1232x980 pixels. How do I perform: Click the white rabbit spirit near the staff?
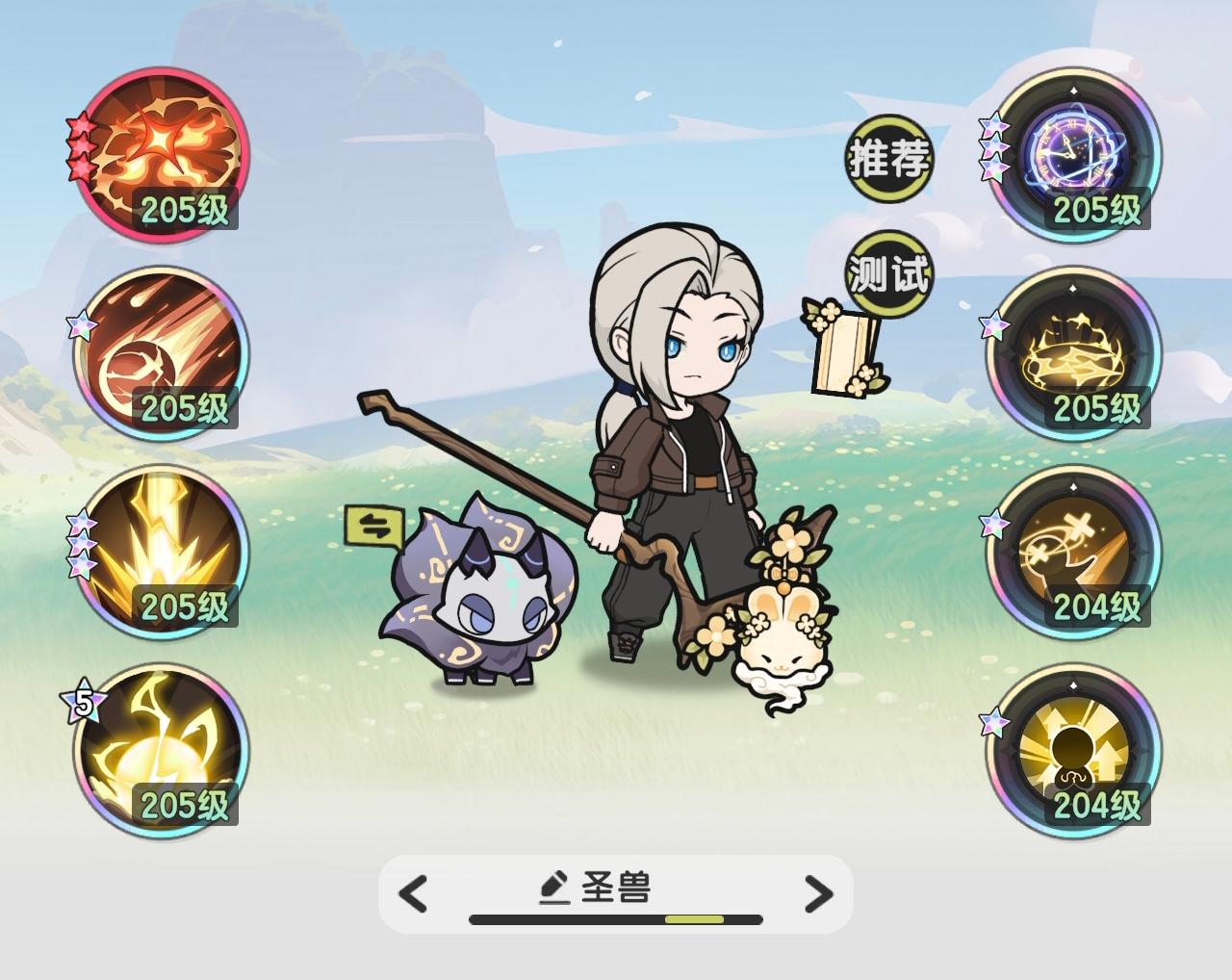pos(789,645)
